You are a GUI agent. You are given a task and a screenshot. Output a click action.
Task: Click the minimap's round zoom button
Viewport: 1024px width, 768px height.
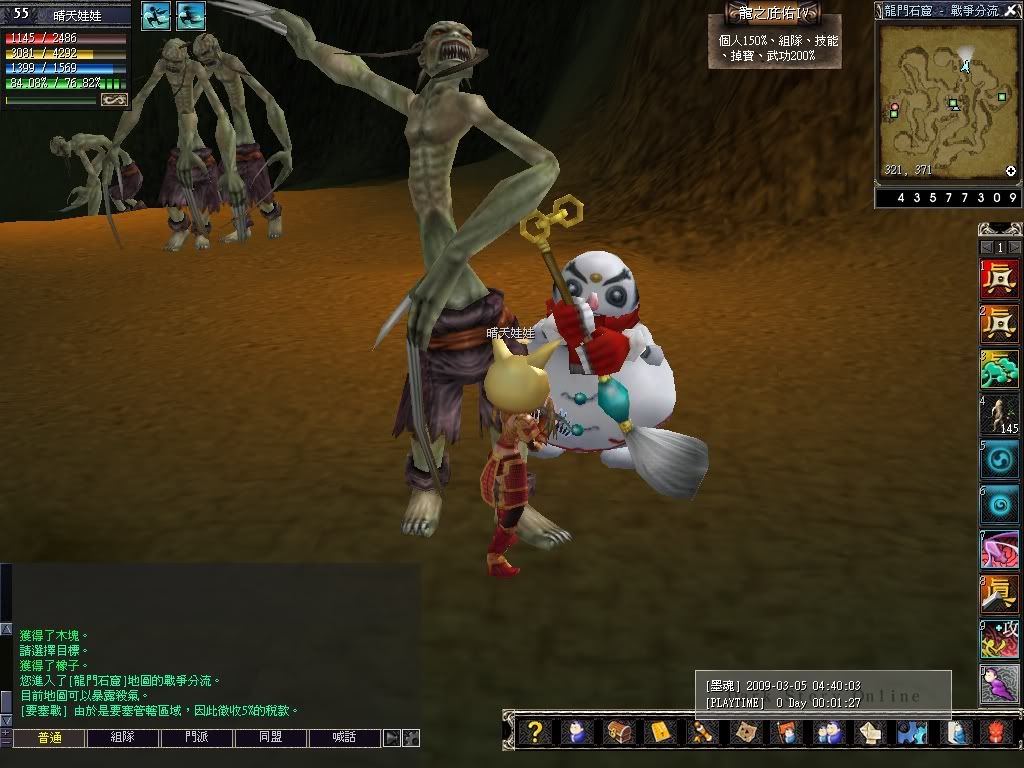pyautogui.click(x=1010, y=171)
